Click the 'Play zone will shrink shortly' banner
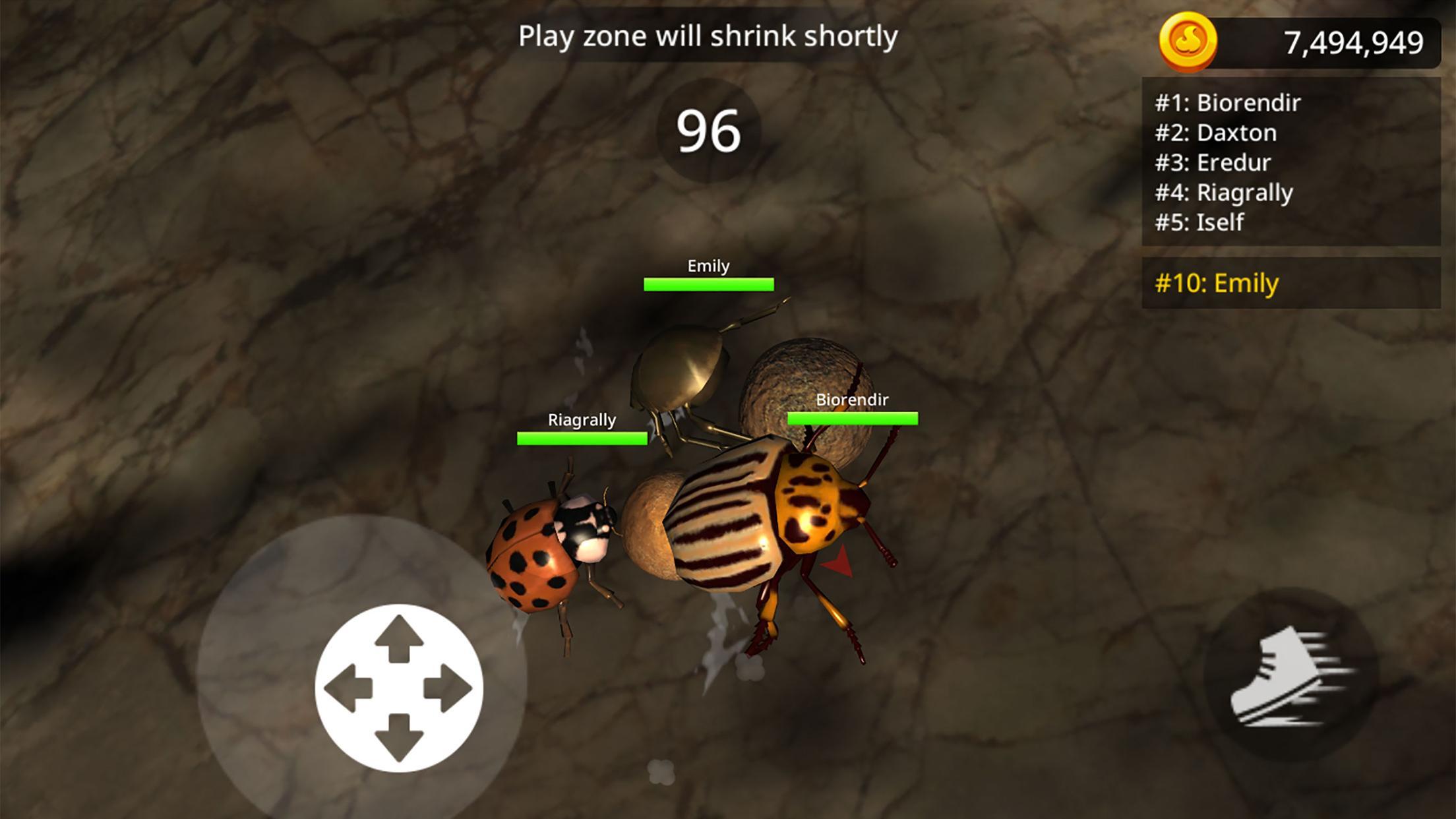Image resolution: width=1456 pixels, height=819 pixels. pos(709,36)
